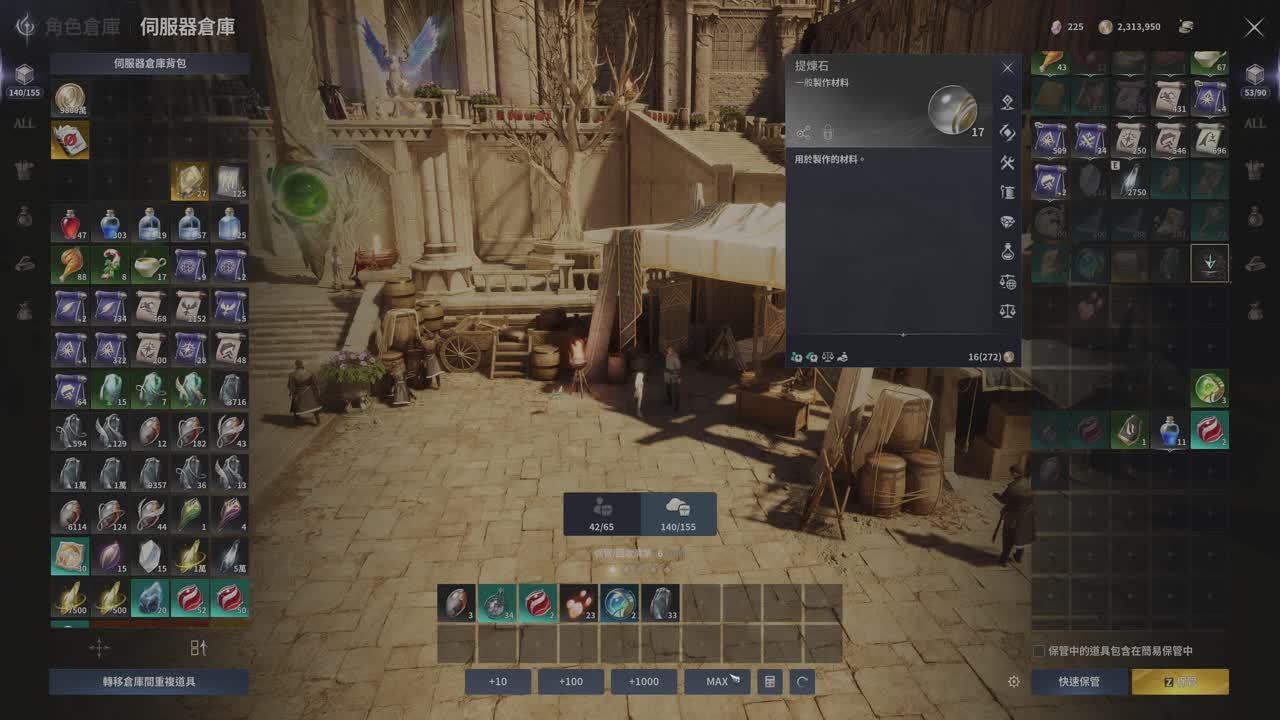Click 轉移倉庫間重複道具 button
Screen dimensions: 1280x720
tap(149, 682)
